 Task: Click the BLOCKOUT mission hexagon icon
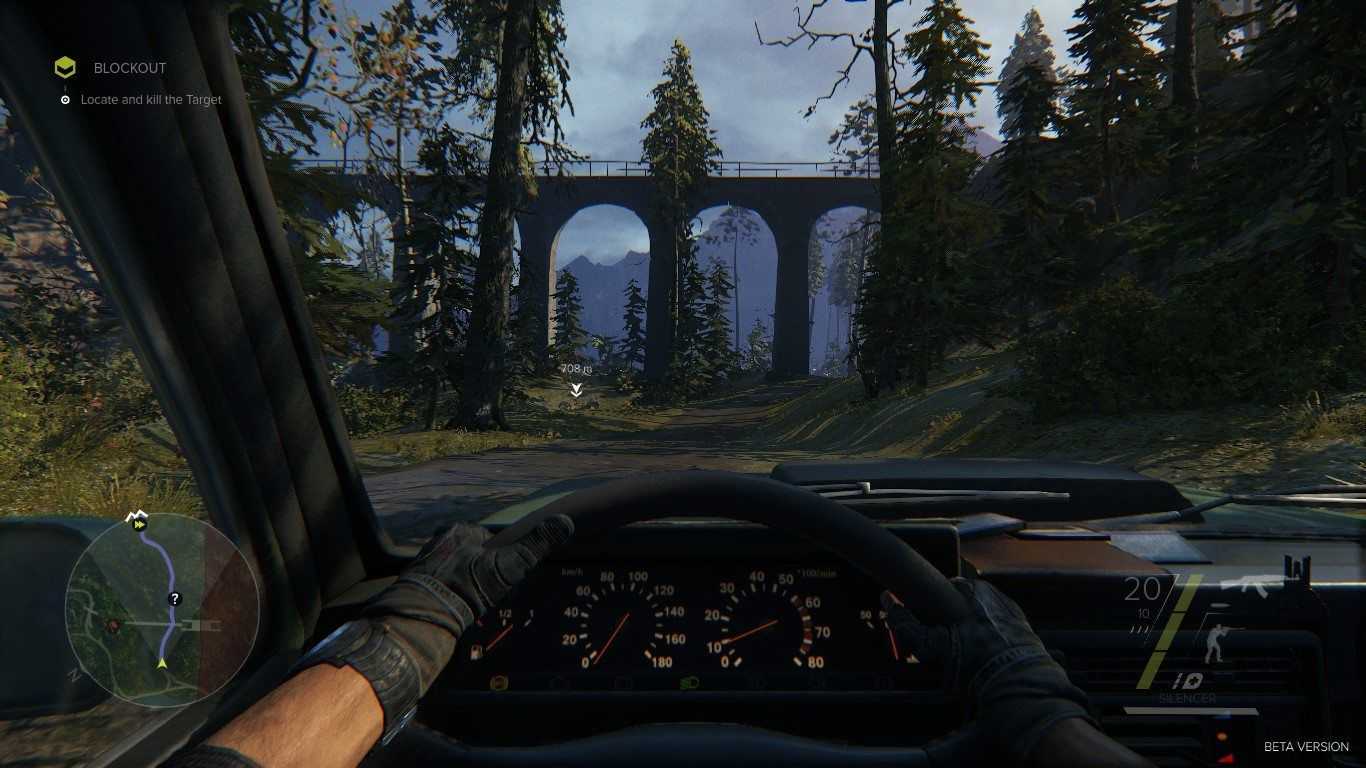(65, 68)
